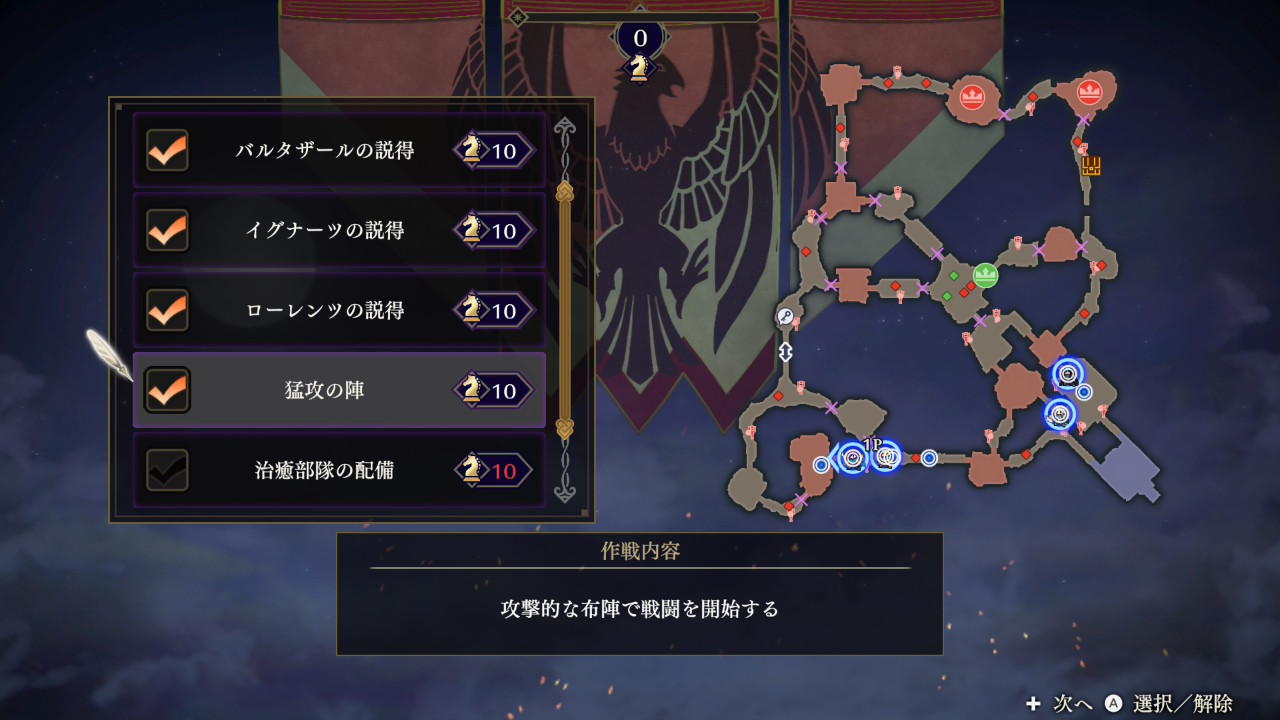Uncheck the 猛攻の陣 checkbox
1280x720 pixels.
pos(167,390)
